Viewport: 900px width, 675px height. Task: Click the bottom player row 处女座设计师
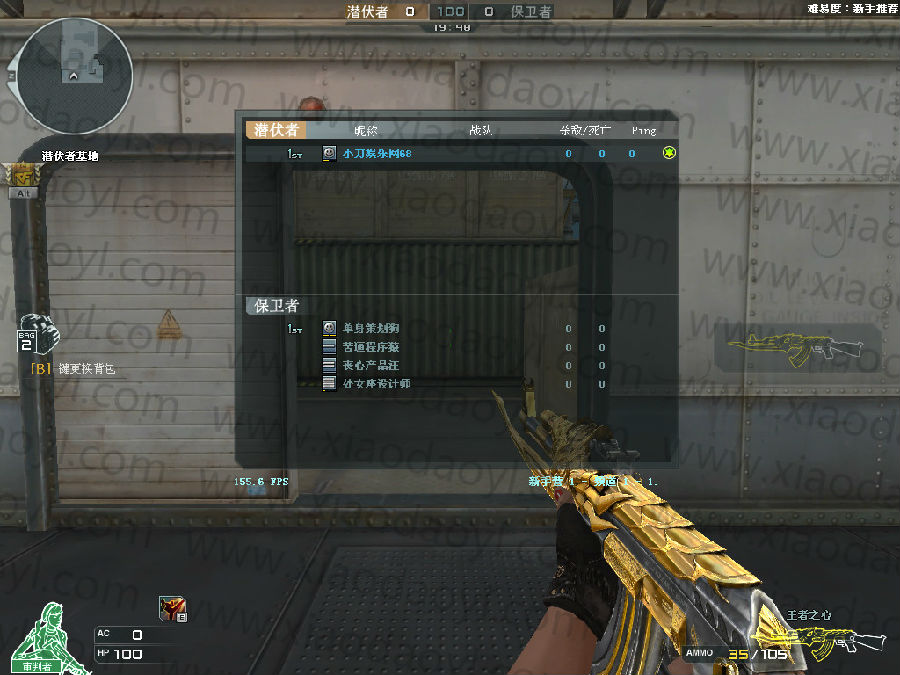376,384
